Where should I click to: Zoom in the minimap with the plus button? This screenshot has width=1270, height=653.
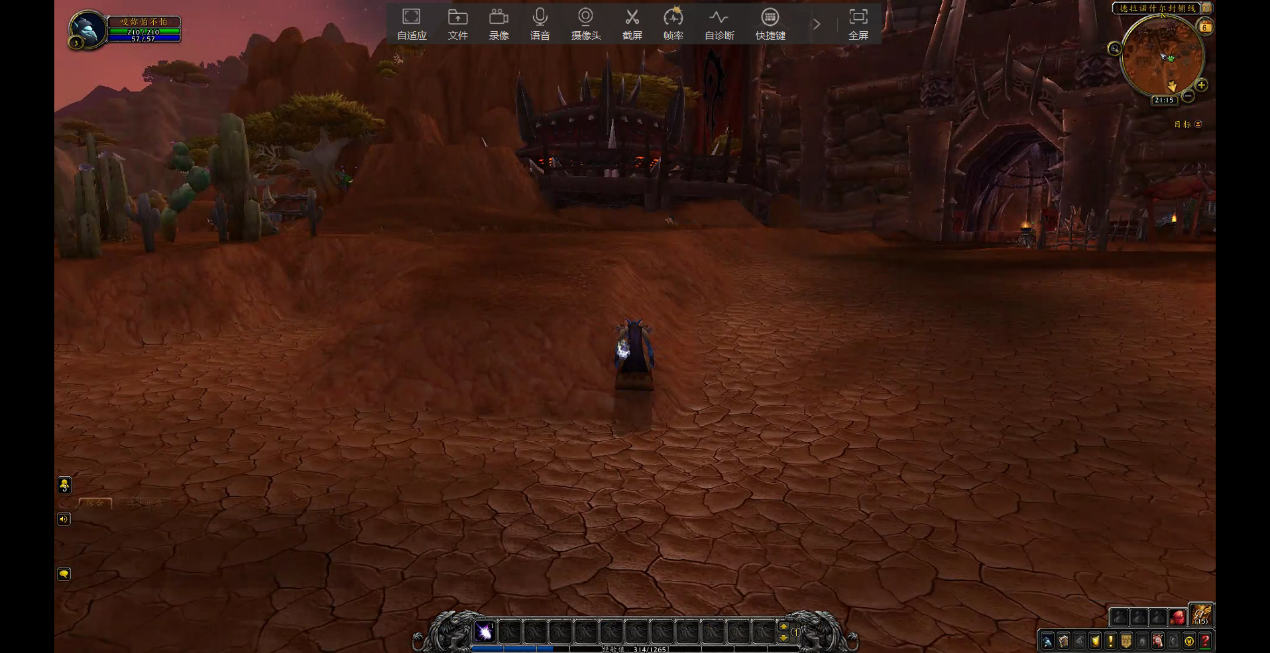tap(1201, 85)
